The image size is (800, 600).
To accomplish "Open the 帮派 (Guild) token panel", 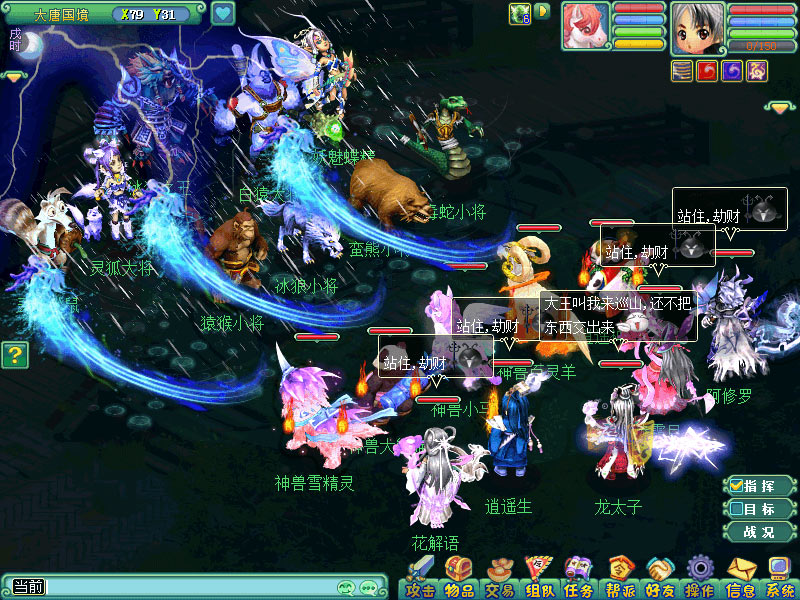I will tap(620, 578).
